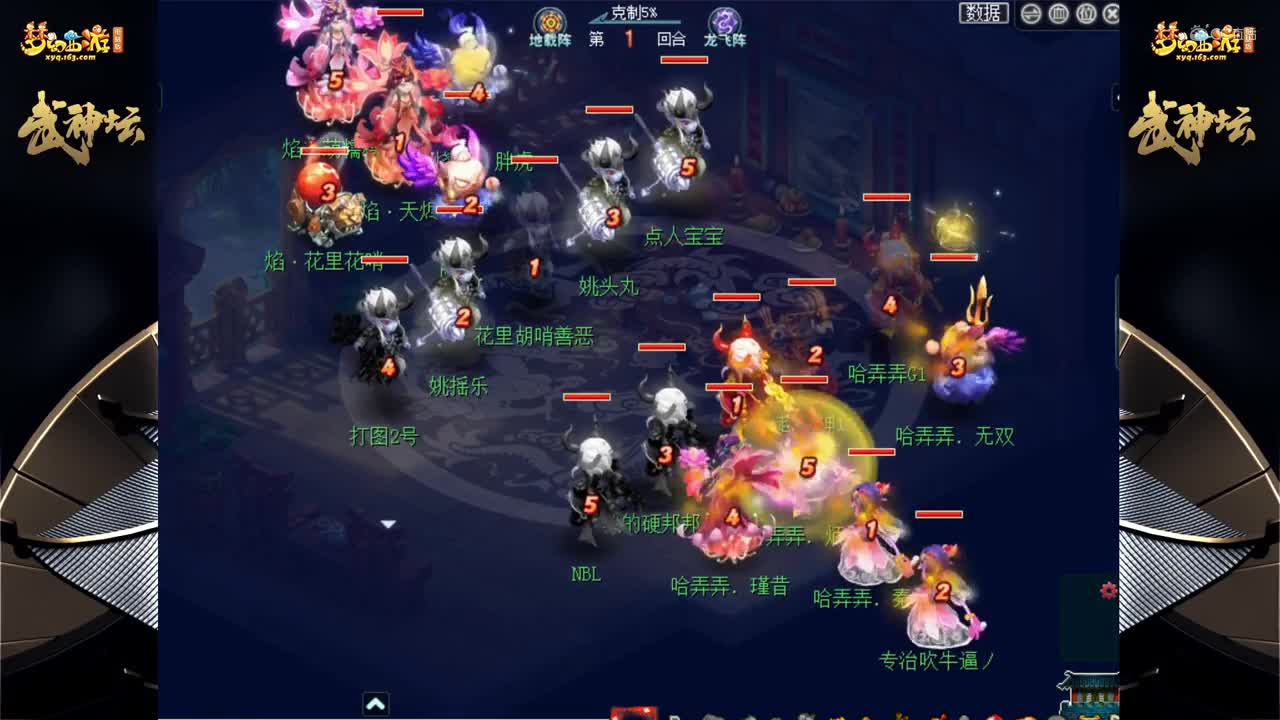The image size is (1280, 720).
Task: Click the minimize circle icon beside 数据
Action: 1030,13
